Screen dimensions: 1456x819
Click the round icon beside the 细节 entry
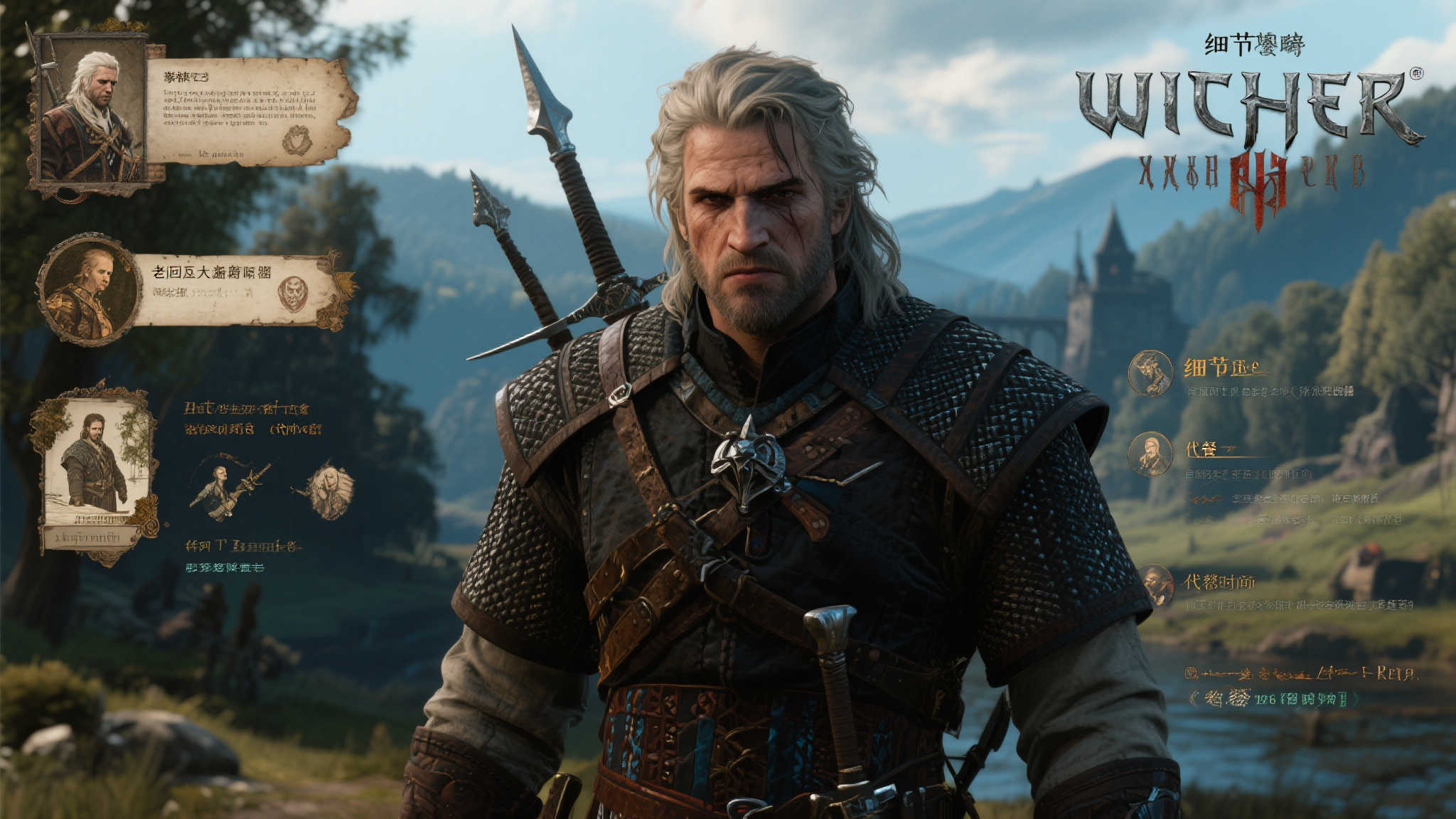pos(1150,373)
